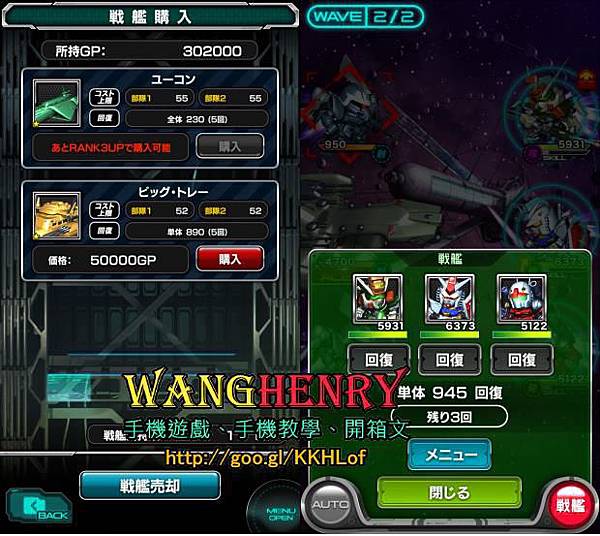The image size is (600, 536).
Task: Heal the unit with 5122 HP using 回復
Action: tap(521, 359)
